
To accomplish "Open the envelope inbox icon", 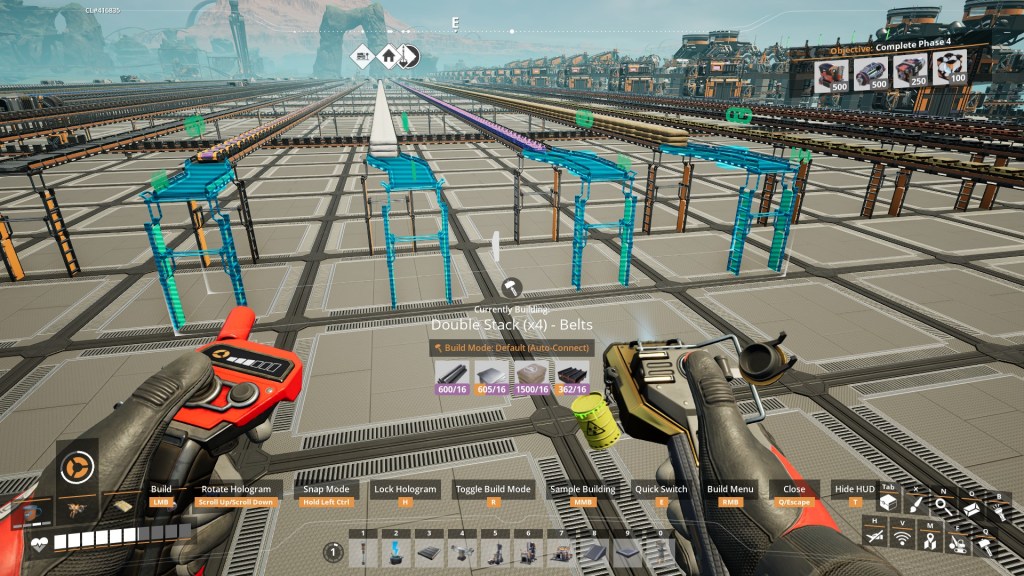I will tap(970, 509).
